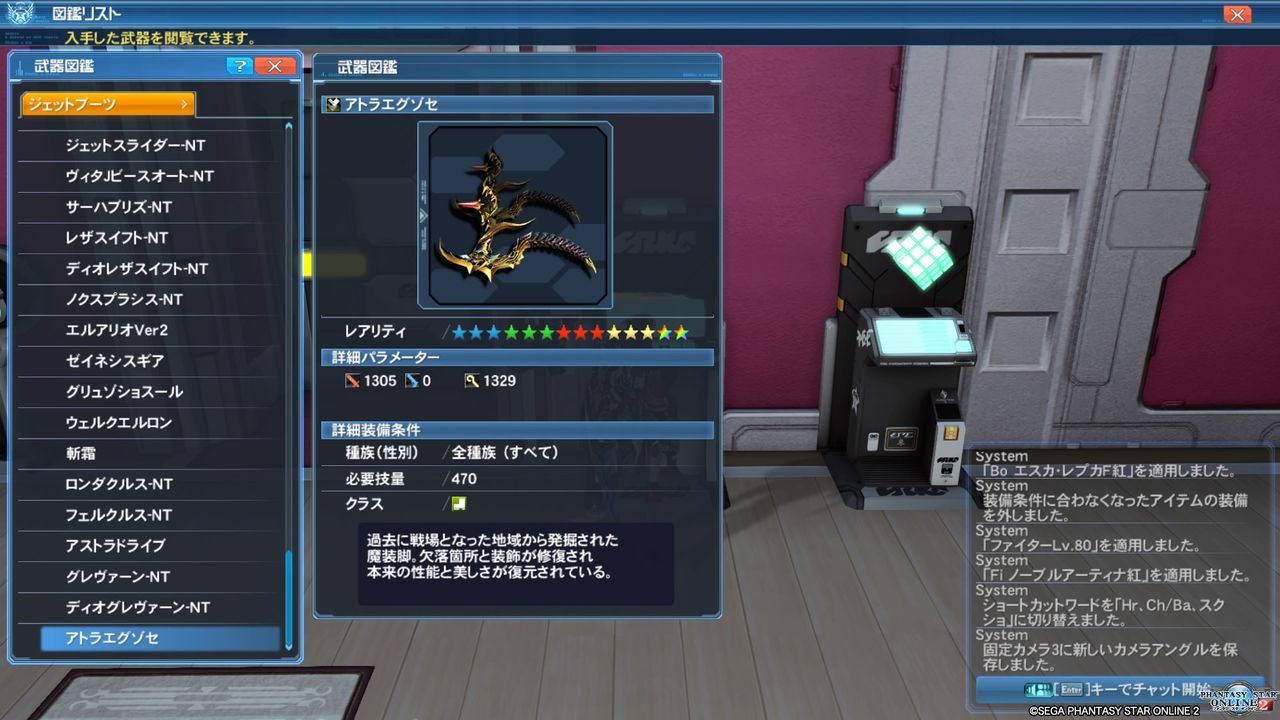This screenshot has height=720, width=1280.
Task: Click the help question mark icon on 武器図鑑 panel
Action: point(239,66)
